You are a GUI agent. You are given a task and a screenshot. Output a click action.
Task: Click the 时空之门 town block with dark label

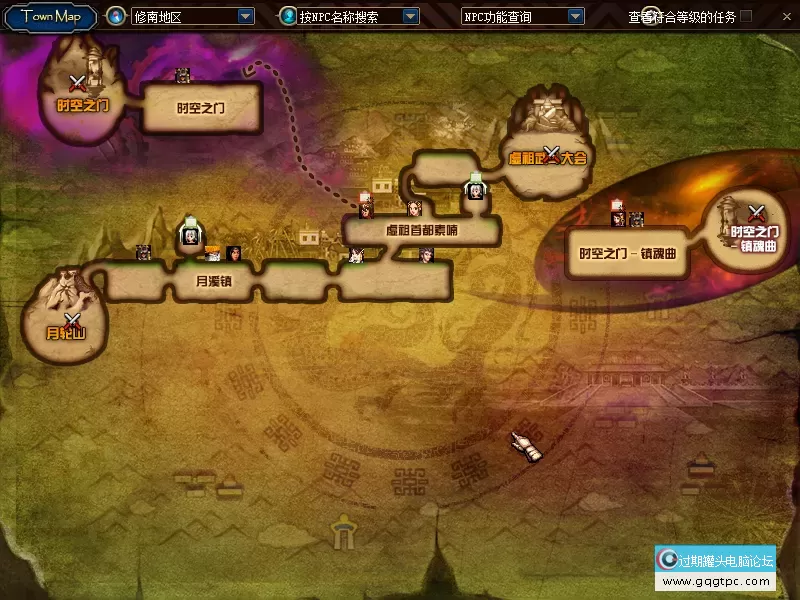(x=201, y=108)
